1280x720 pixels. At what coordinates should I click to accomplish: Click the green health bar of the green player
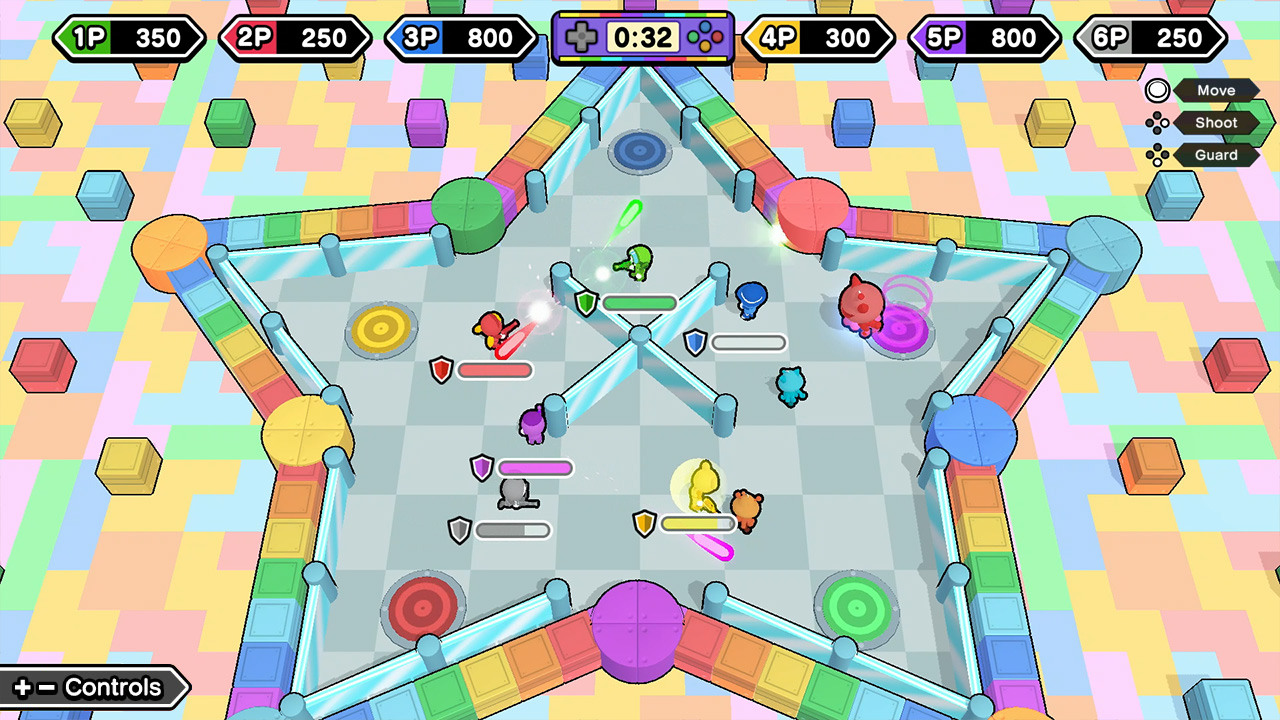[x=641, y=302]
